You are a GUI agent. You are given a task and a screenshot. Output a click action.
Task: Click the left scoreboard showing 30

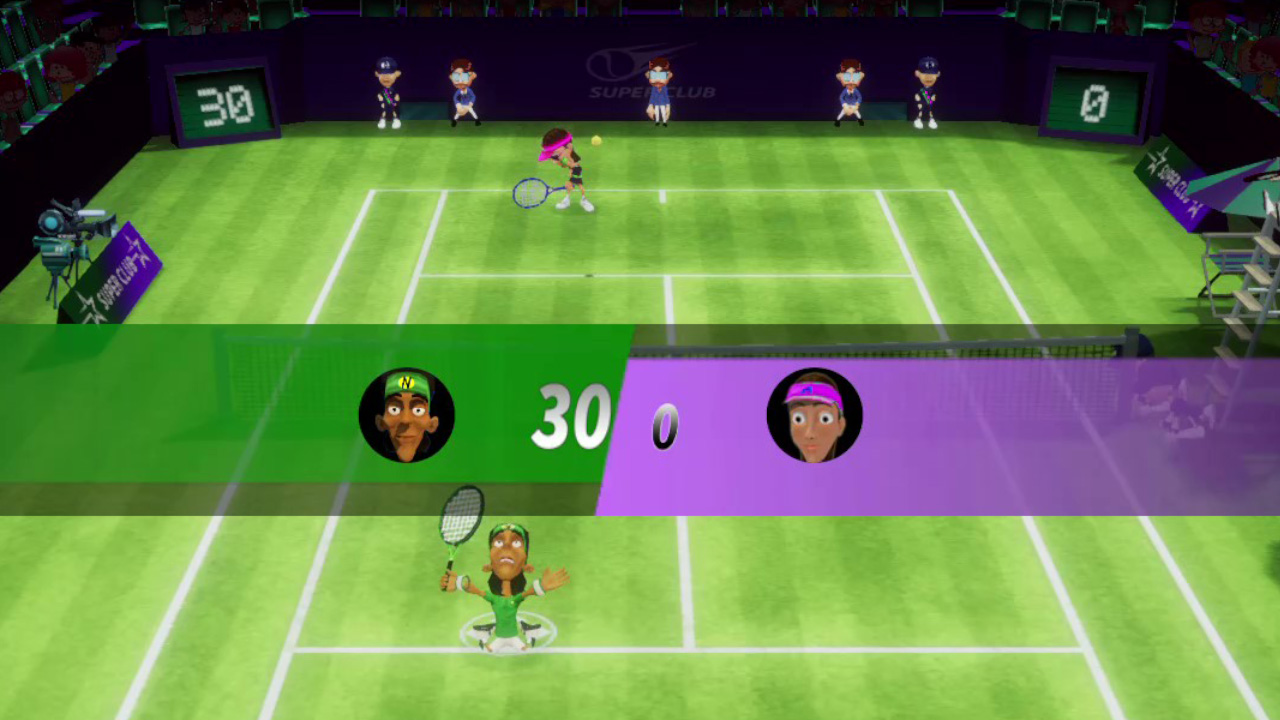[x=222, y=101]
